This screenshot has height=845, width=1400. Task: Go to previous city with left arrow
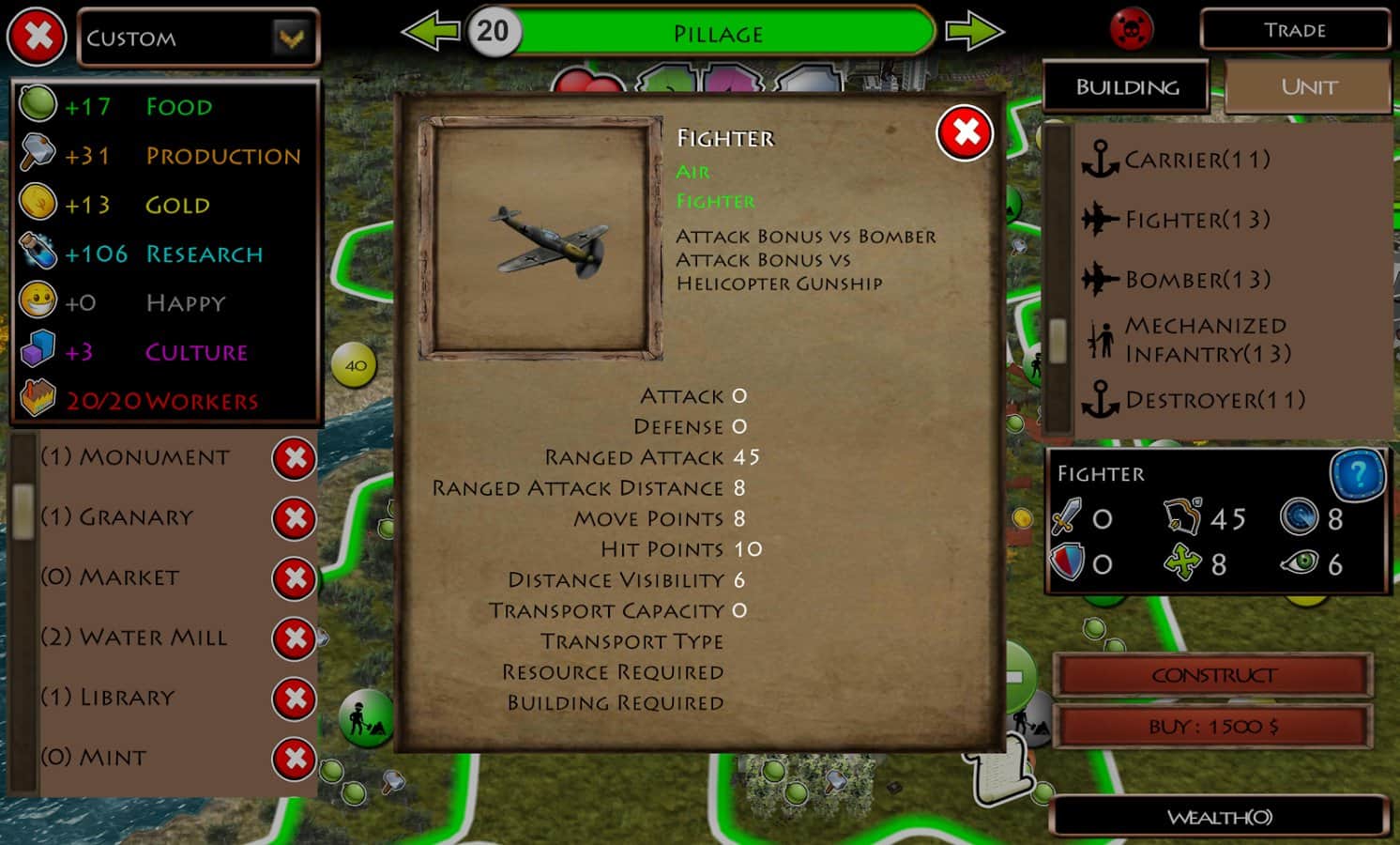(x=429, y=32)
